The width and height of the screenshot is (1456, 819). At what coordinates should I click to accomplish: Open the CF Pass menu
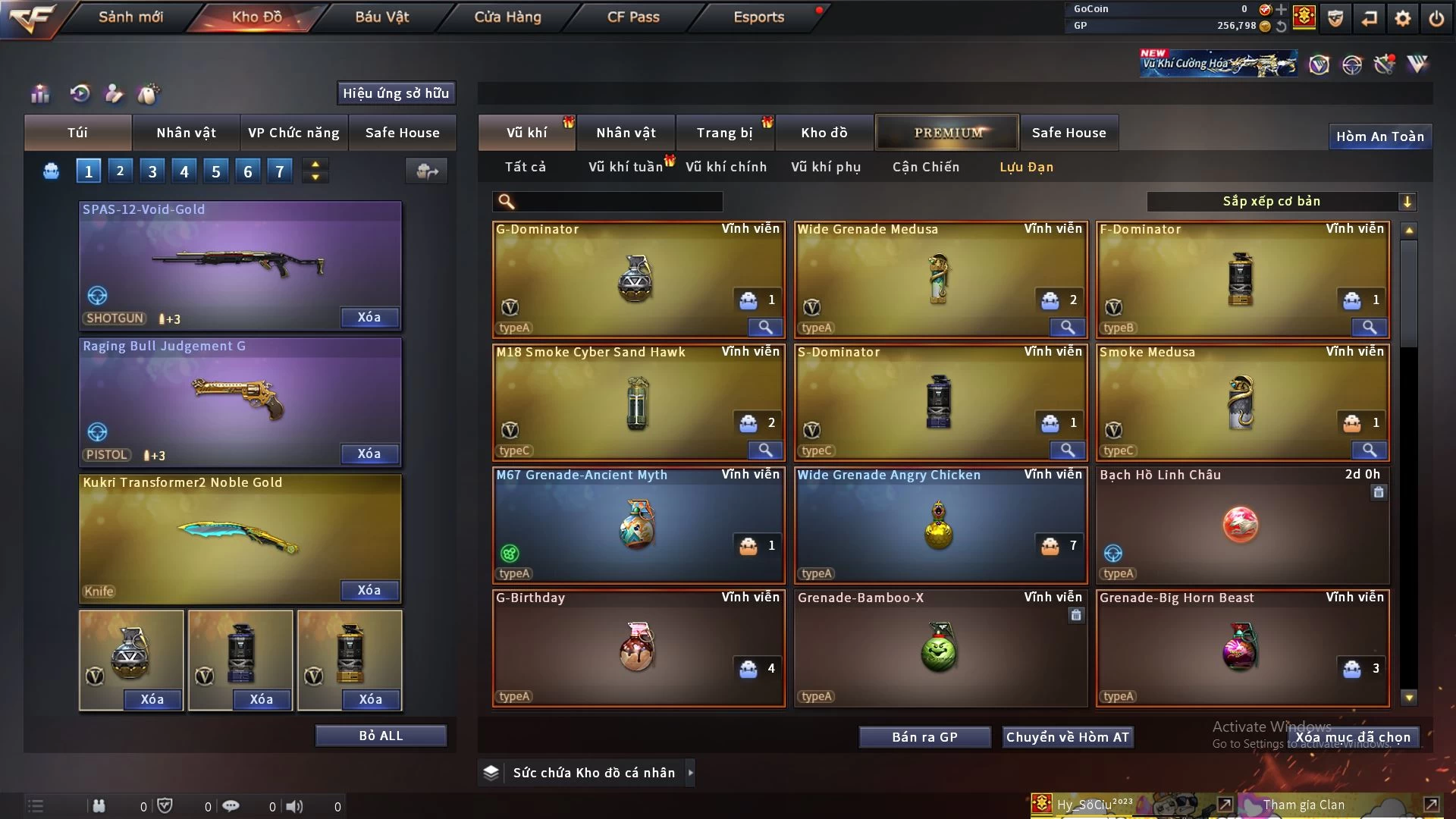[x=633, y=17]
